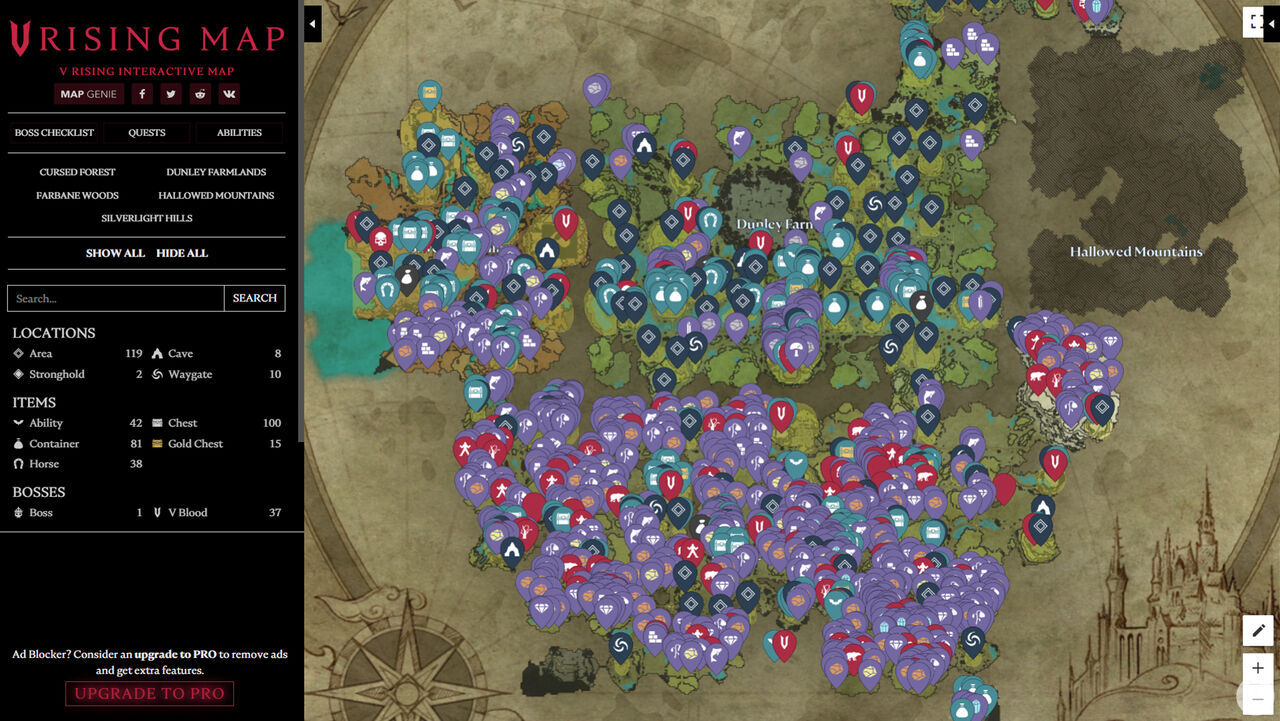This screenshot has height=721, width=1280.
Task: Click the Waygate icon in the legend
Action: click(157, 374)
